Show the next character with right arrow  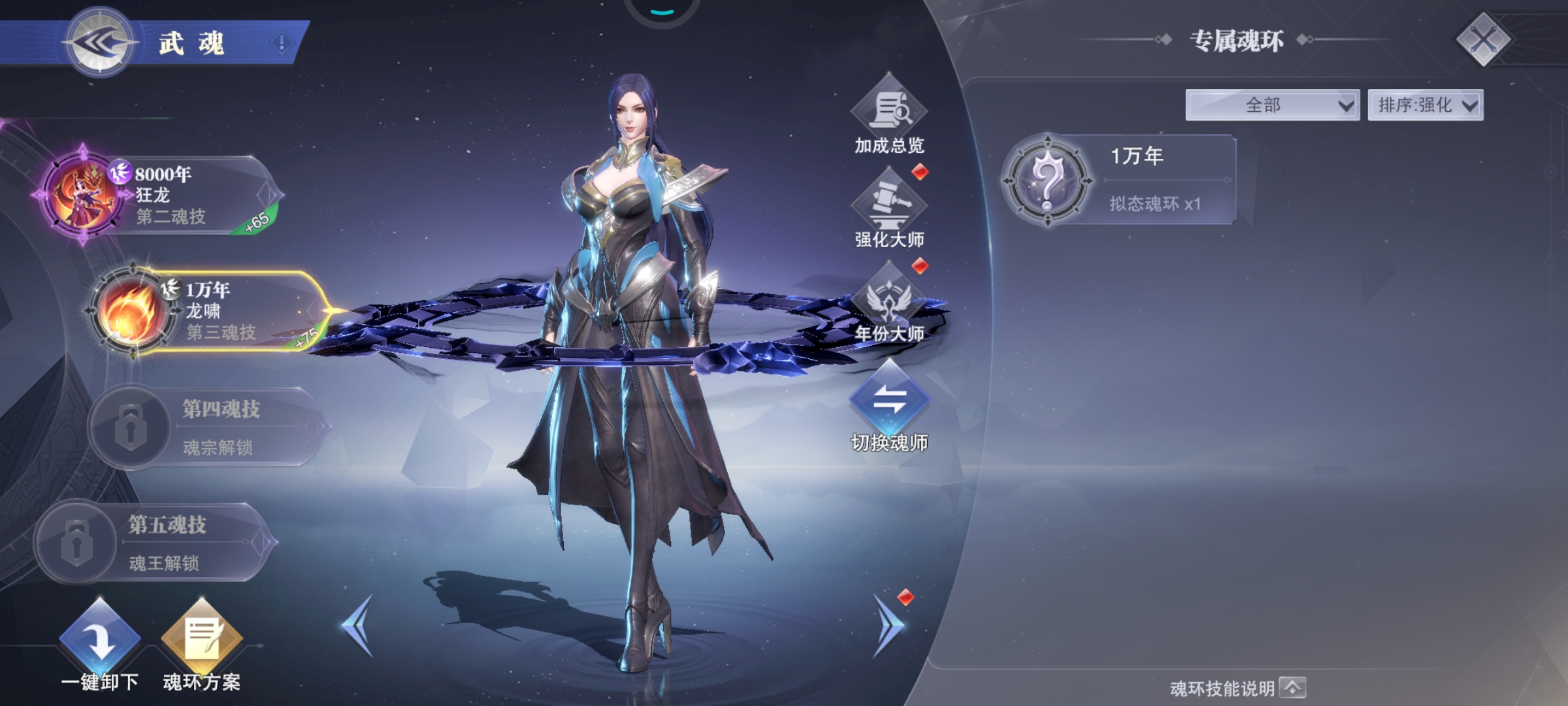[889, 626]
